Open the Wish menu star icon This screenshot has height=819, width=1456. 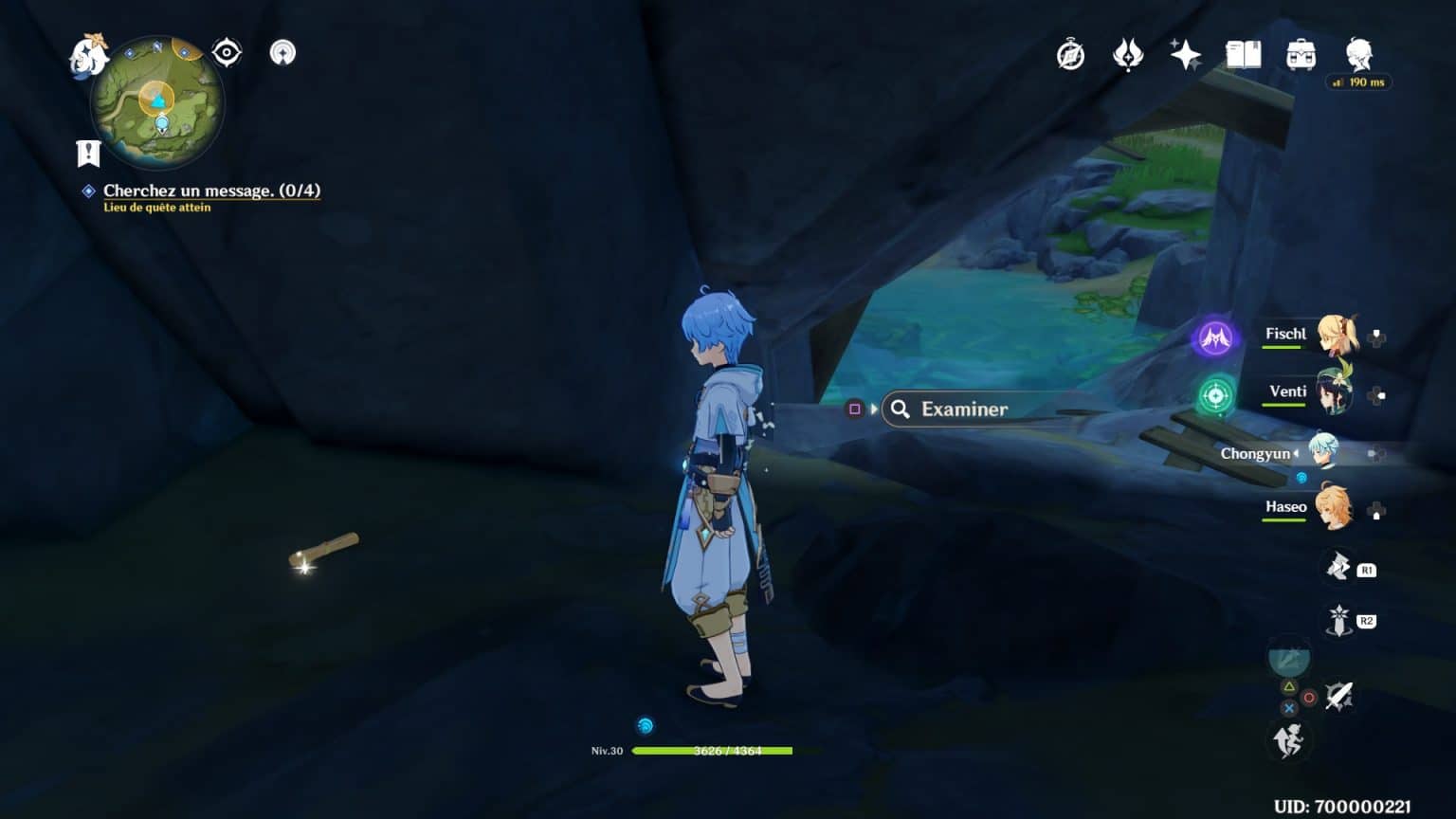(1188, 55)
